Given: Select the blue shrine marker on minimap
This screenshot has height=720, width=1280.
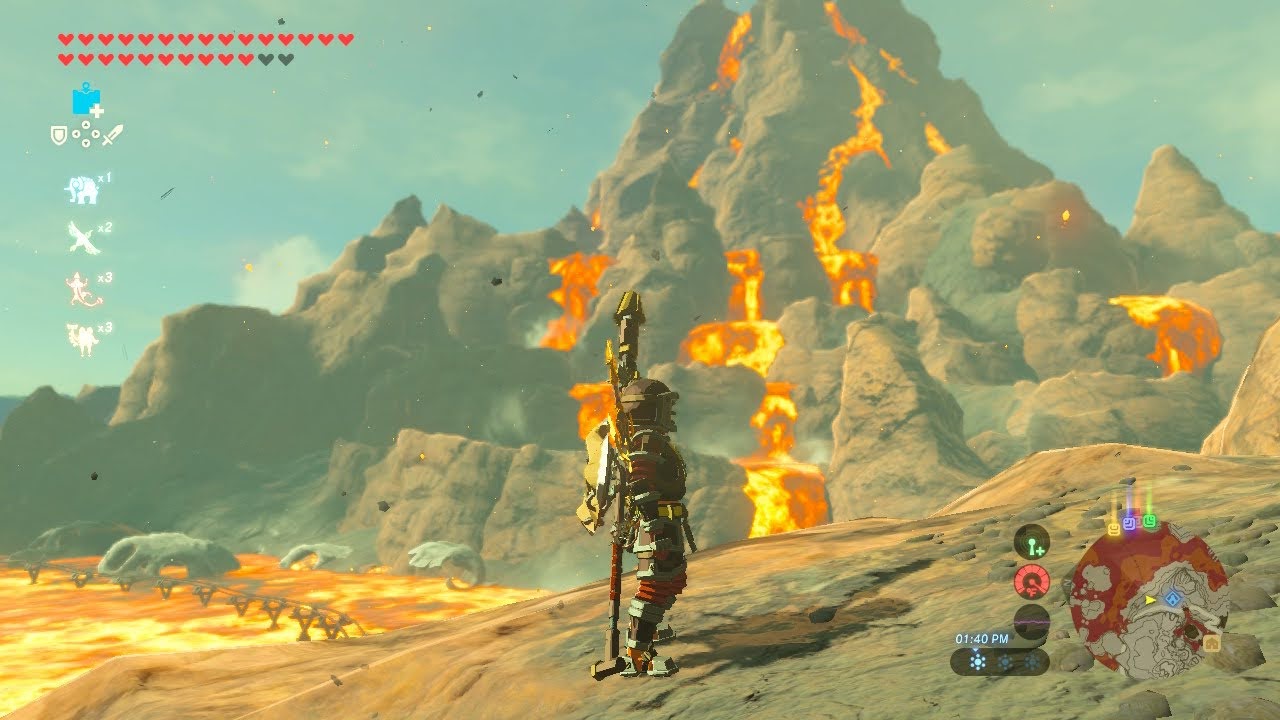Looking at the screenshot, I should (1174, 599).
